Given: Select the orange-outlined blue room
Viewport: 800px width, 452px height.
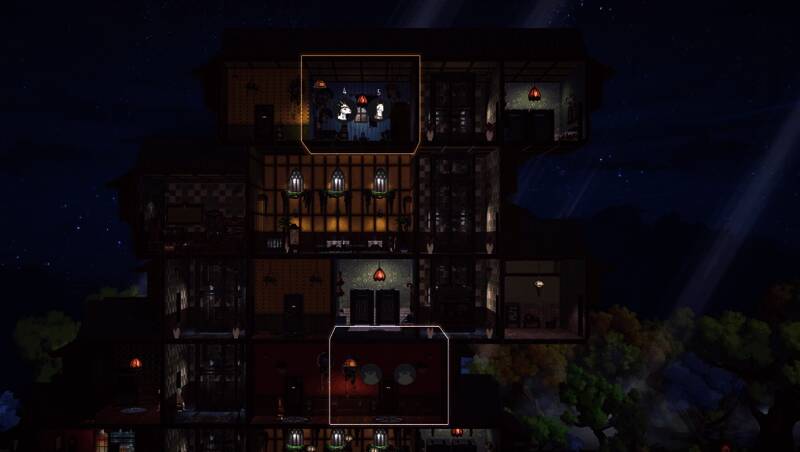Looking at the screenshot, I should 360,105.
